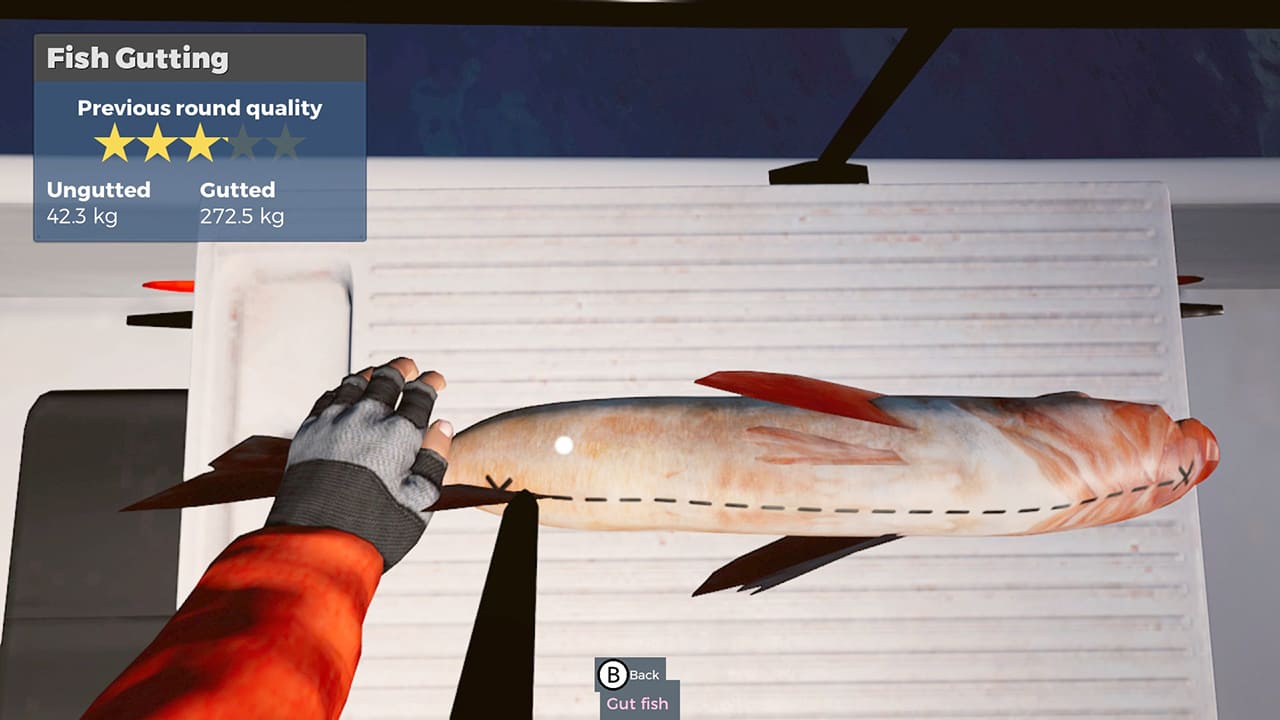Image resolution: width=1280 pixels, height=720 pixels.
Task: Click the first grayed-out quality star
Action: click(x=246, y=142)
